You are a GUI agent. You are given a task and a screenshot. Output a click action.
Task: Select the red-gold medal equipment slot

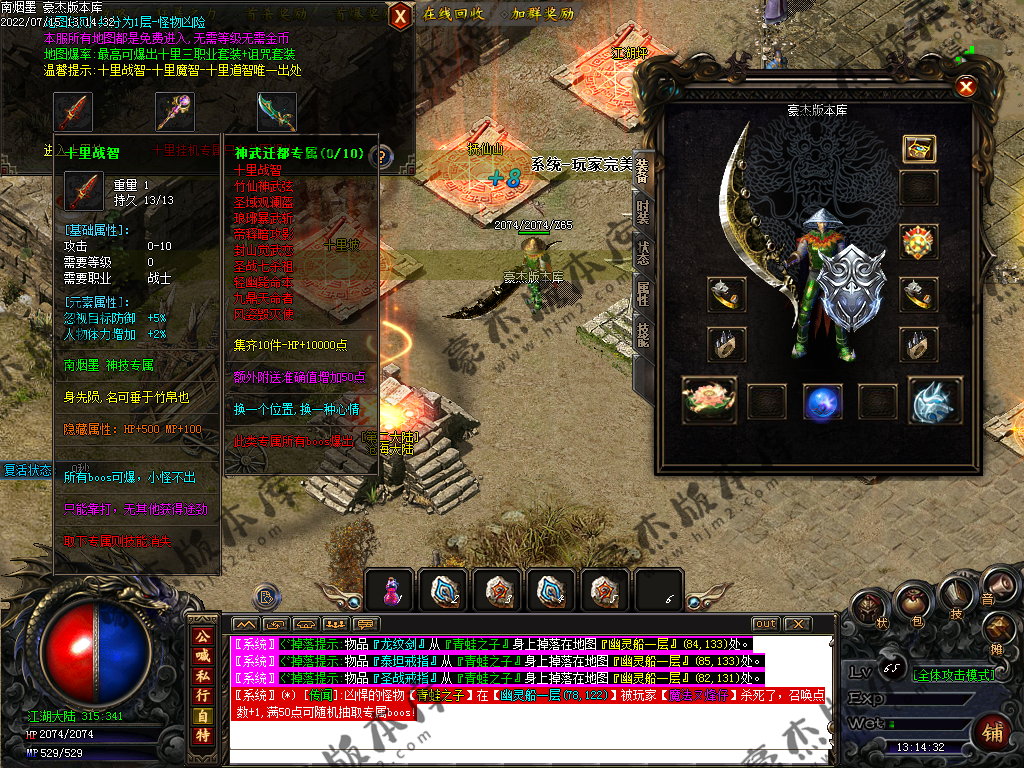(918, 242)
